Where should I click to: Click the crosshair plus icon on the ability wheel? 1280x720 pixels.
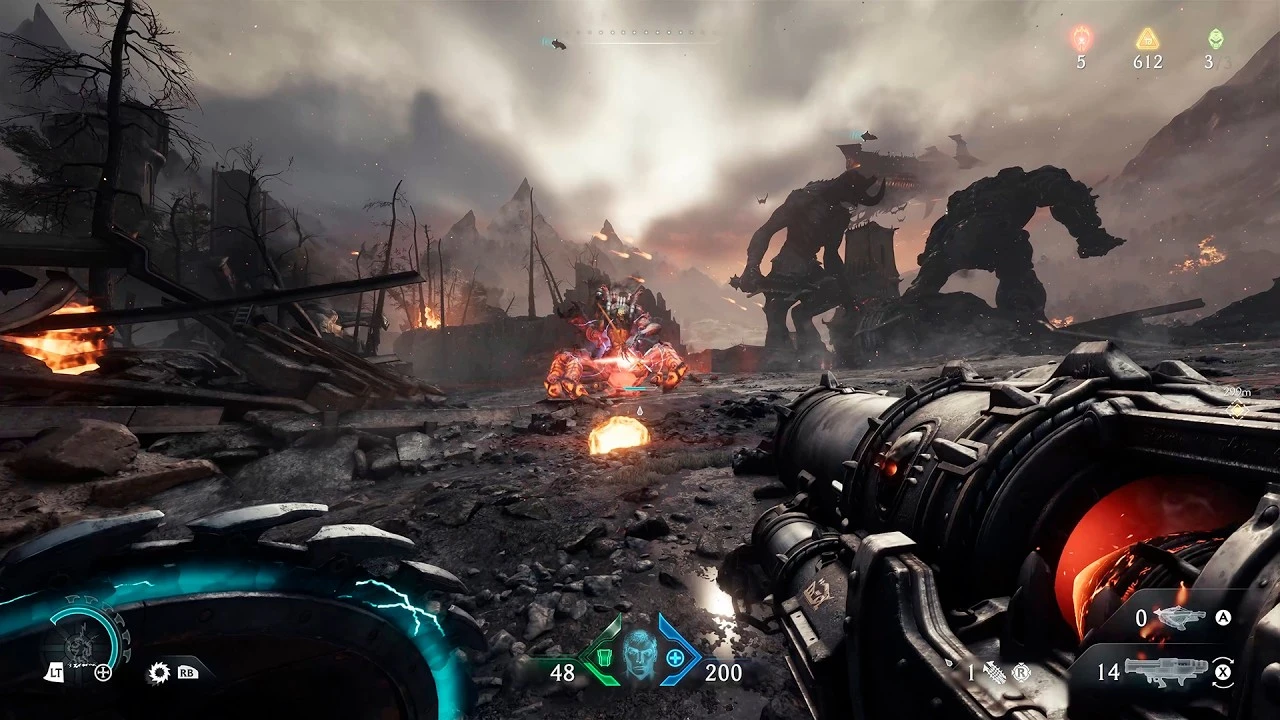coord(102,673)
